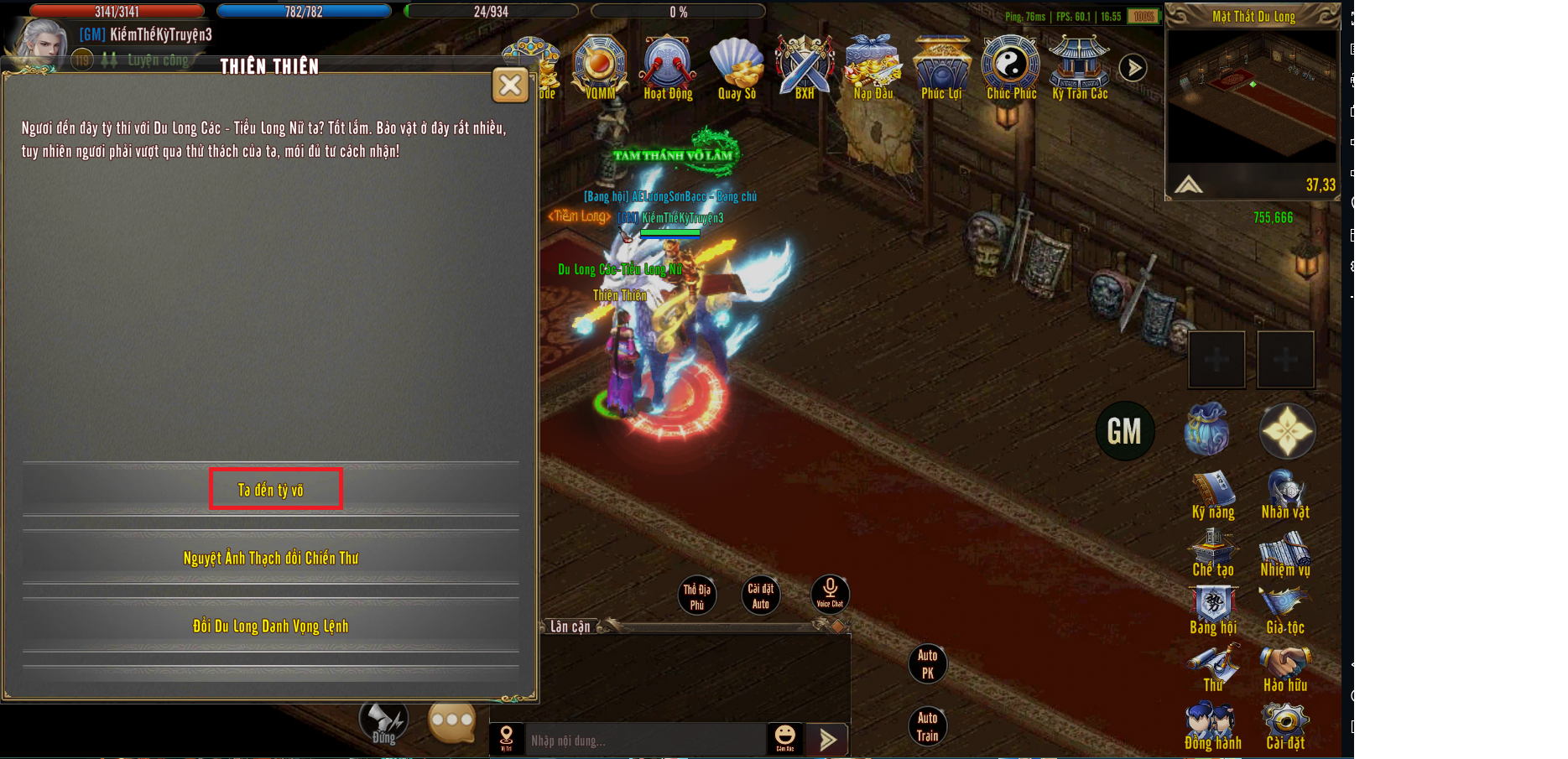1568x759 pixels.
Task: Close the Thiên Thiên dialogue window
Action: click(510, 85)
